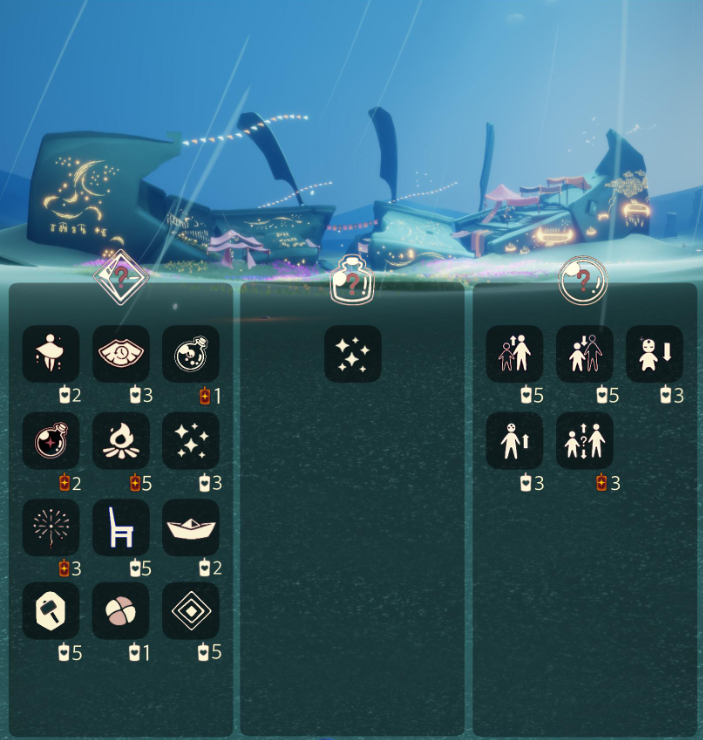Choose the four-petal ball spell
The image size is (703, 740).
[121, 611]
